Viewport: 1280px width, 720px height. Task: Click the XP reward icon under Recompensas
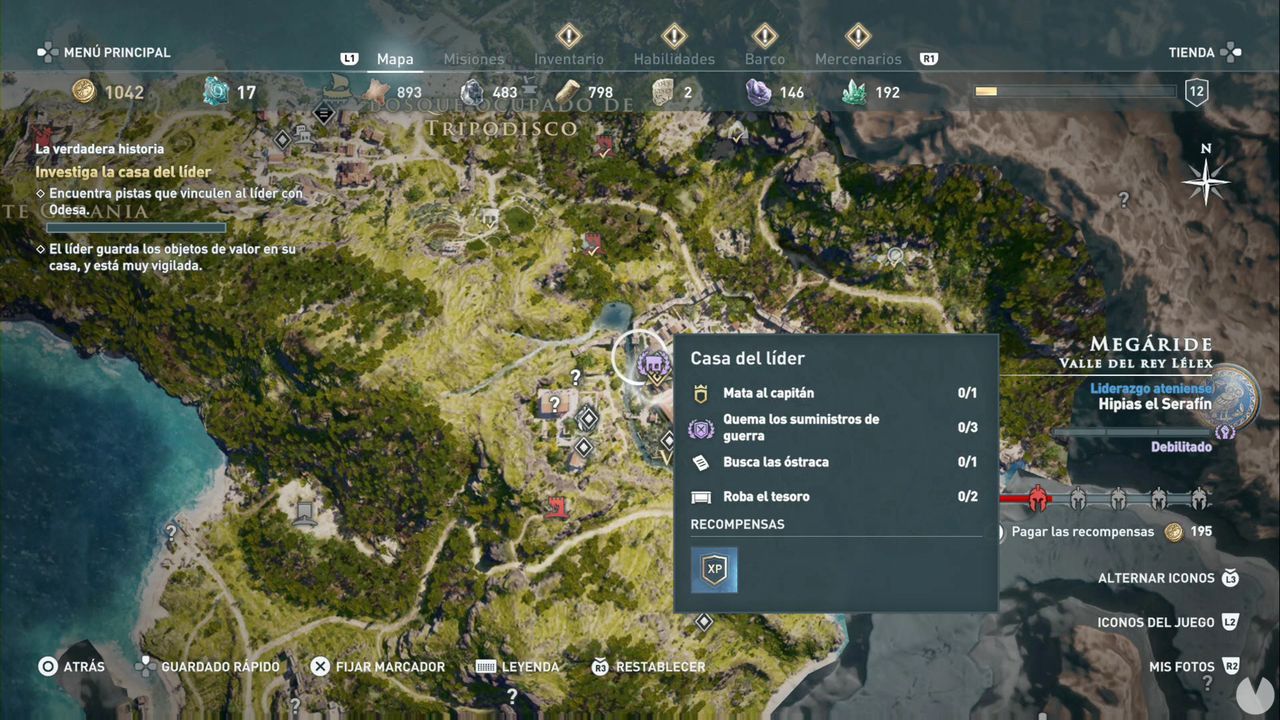[x=713, y=568]
